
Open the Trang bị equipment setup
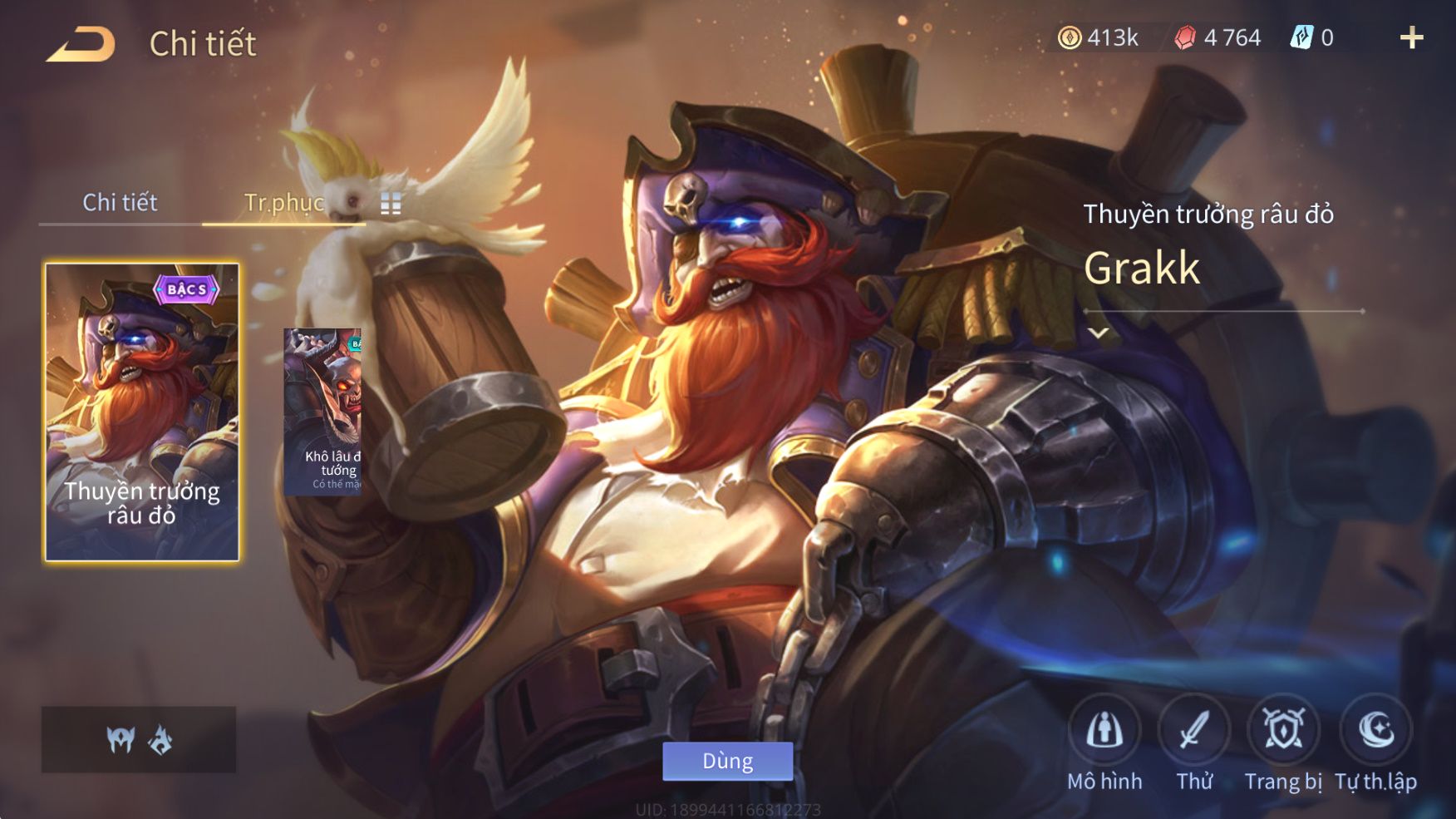click(x=1283, y=731)
